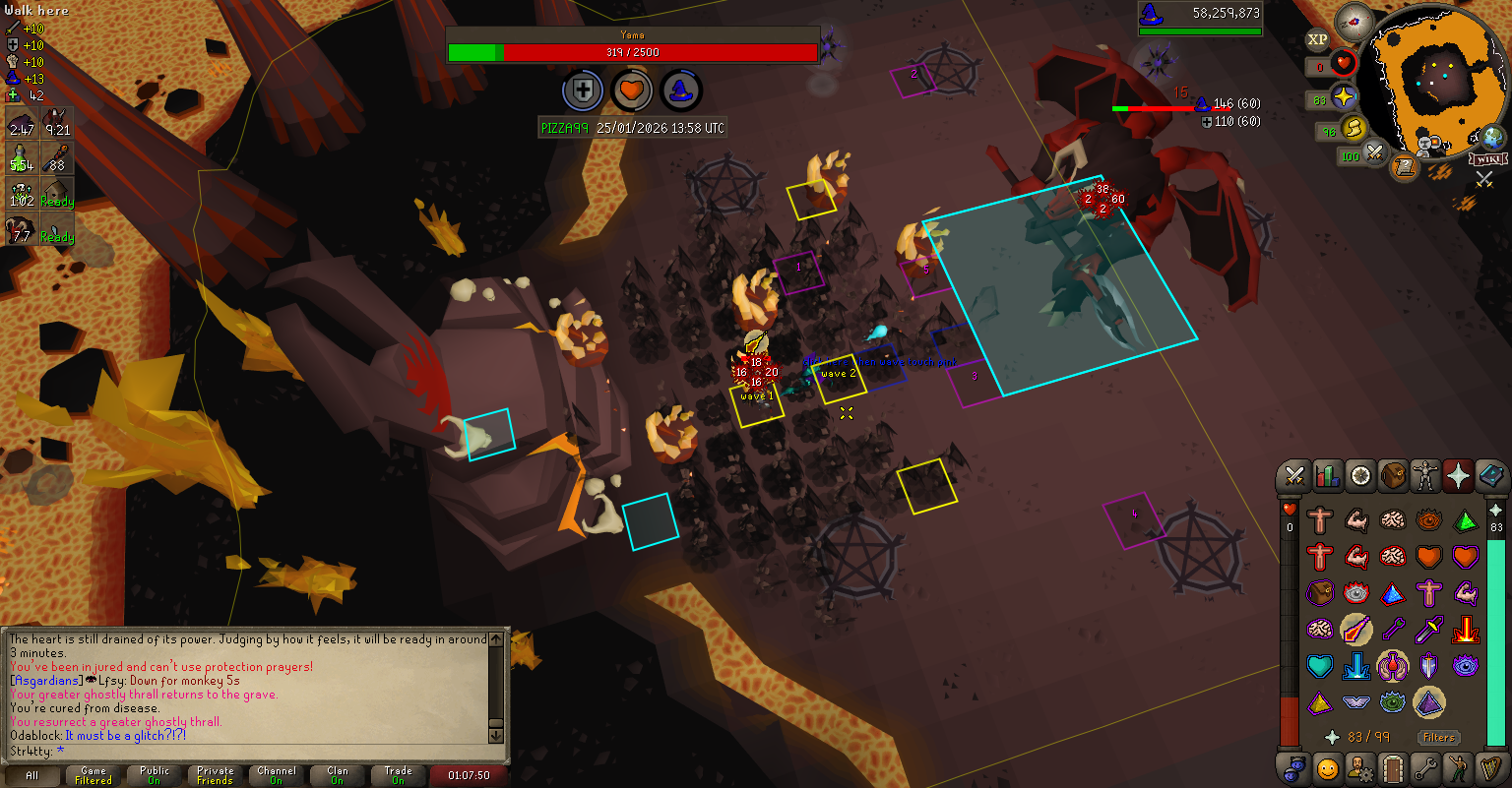Switch to the Clan chat tab
This screenshot has width=1512, height=788.
point(338,775)
